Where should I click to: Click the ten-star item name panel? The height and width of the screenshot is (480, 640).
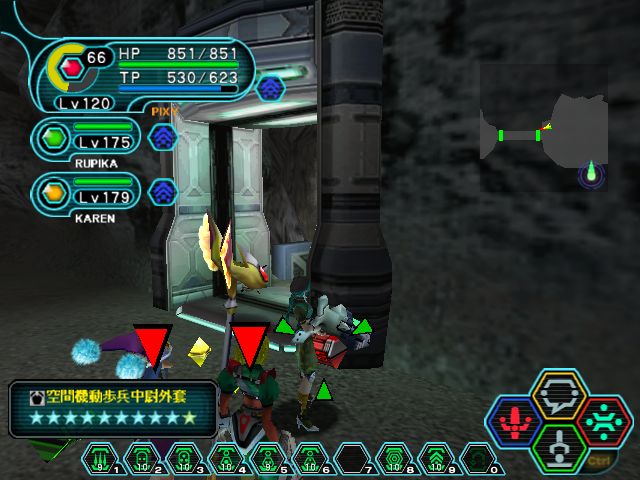coord(113,408)
